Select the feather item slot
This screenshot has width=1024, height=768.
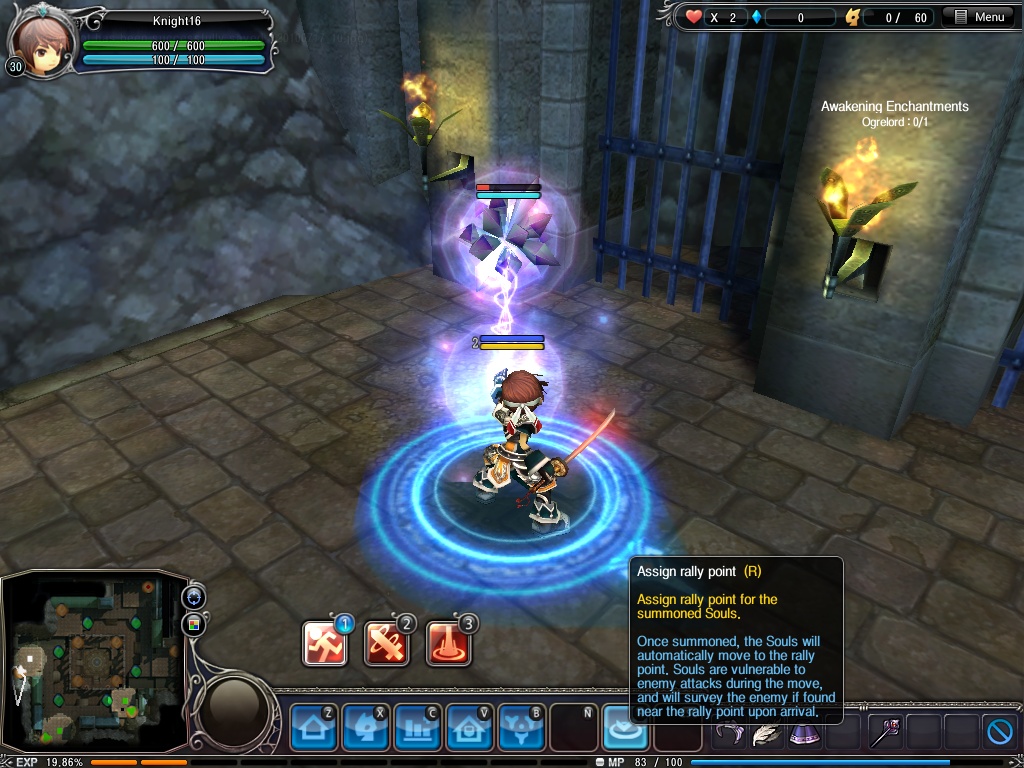point(767,733)
